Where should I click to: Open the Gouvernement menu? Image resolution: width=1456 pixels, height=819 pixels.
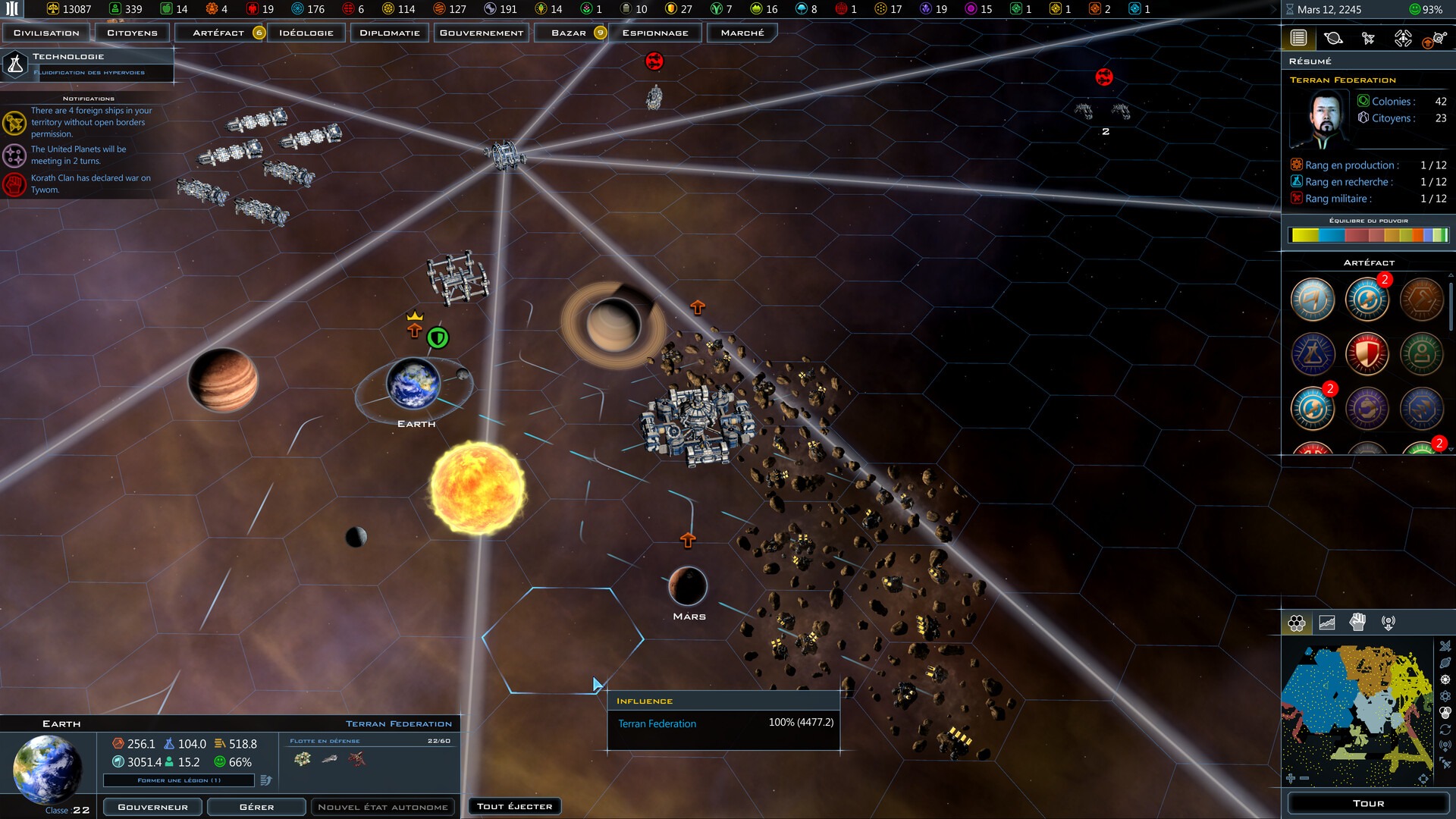point(482,33)
